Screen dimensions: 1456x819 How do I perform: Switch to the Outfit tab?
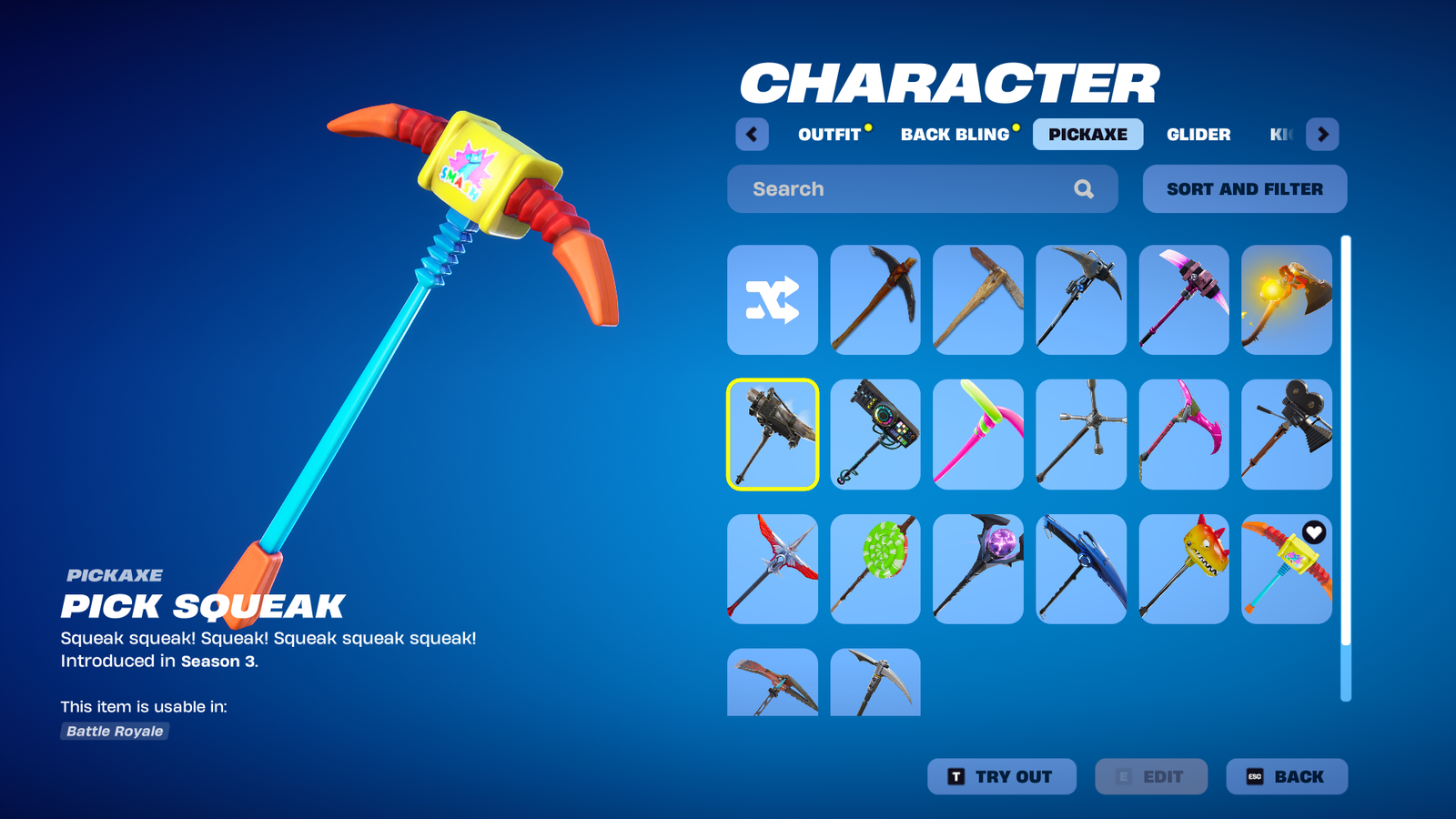coord(829,135)
